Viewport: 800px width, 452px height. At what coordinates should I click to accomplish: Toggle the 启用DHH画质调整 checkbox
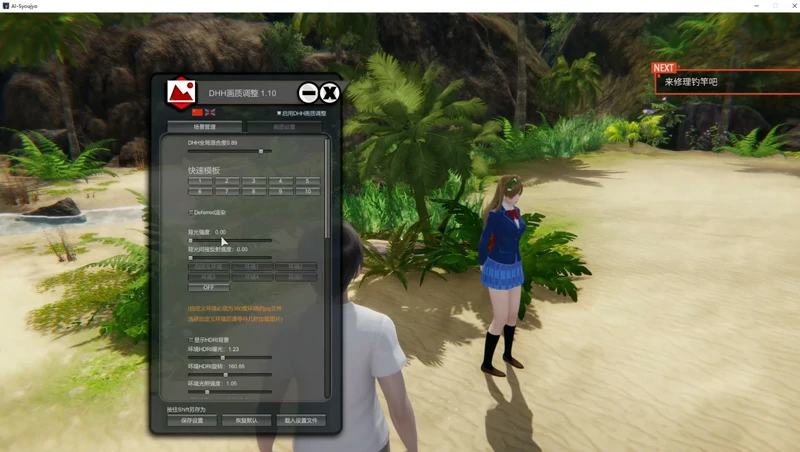(x=280, y=114)
